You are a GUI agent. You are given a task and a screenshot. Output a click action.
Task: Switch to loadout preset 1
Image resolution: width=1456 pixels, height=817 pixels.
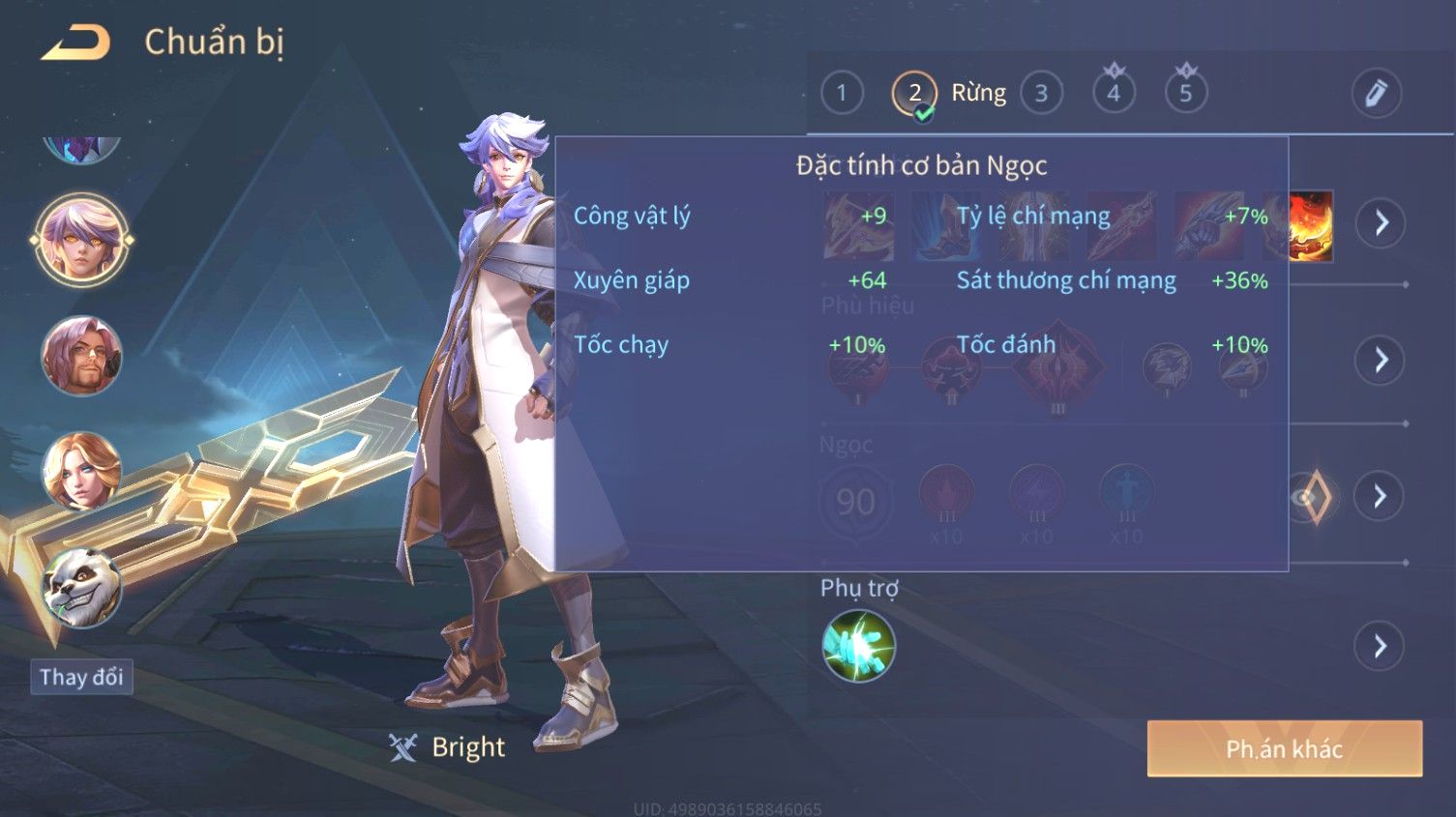click(x=842, y=94)
